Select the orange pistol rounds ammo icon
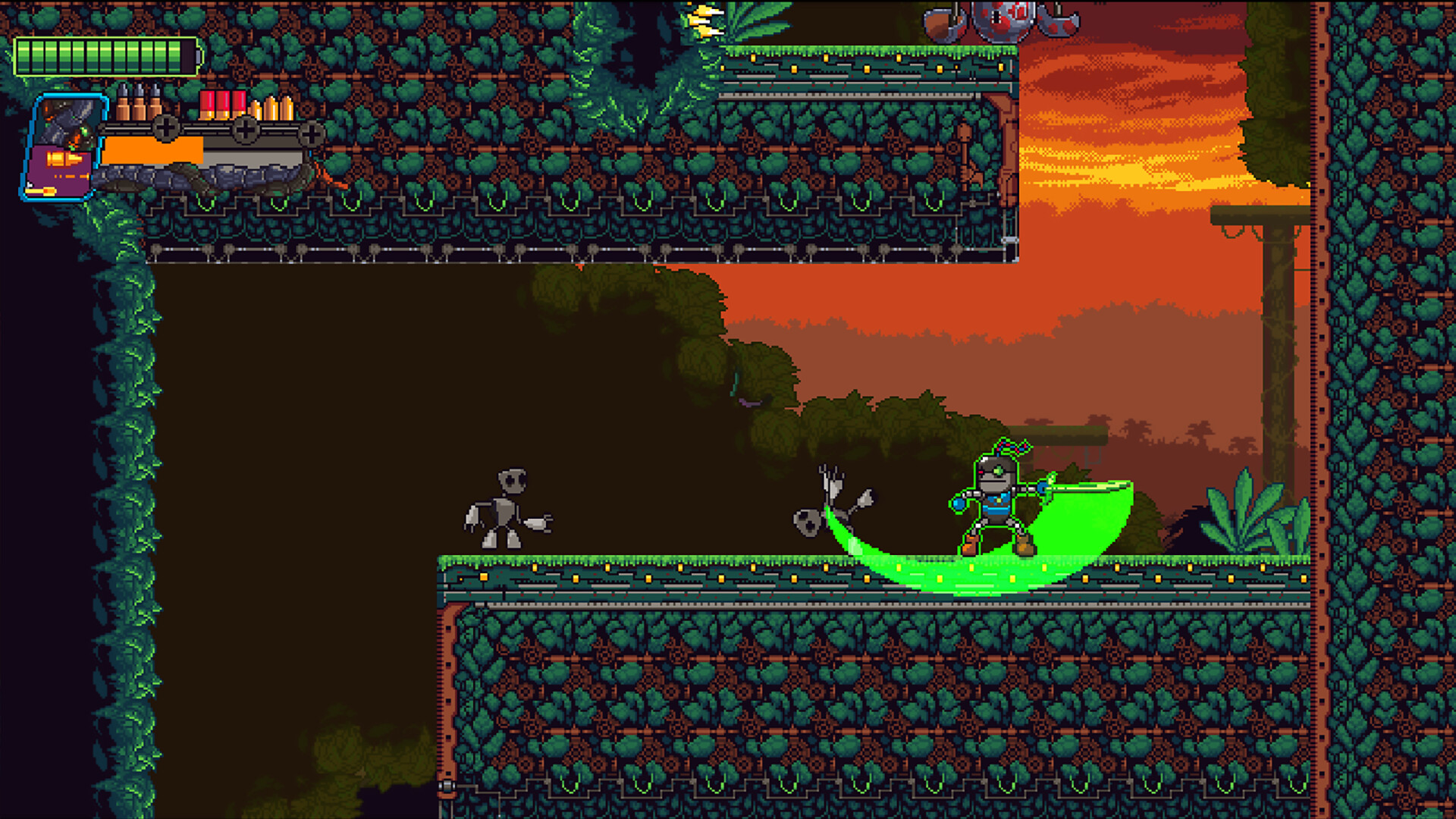Screen dimensions: 1456x819 pyautogui.click(x=272, y=108)
